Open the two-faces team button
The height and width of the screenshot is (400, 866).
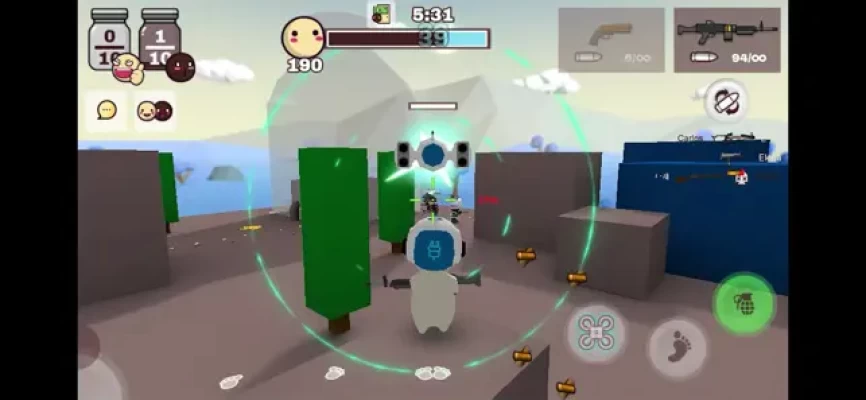coord(154,110)
